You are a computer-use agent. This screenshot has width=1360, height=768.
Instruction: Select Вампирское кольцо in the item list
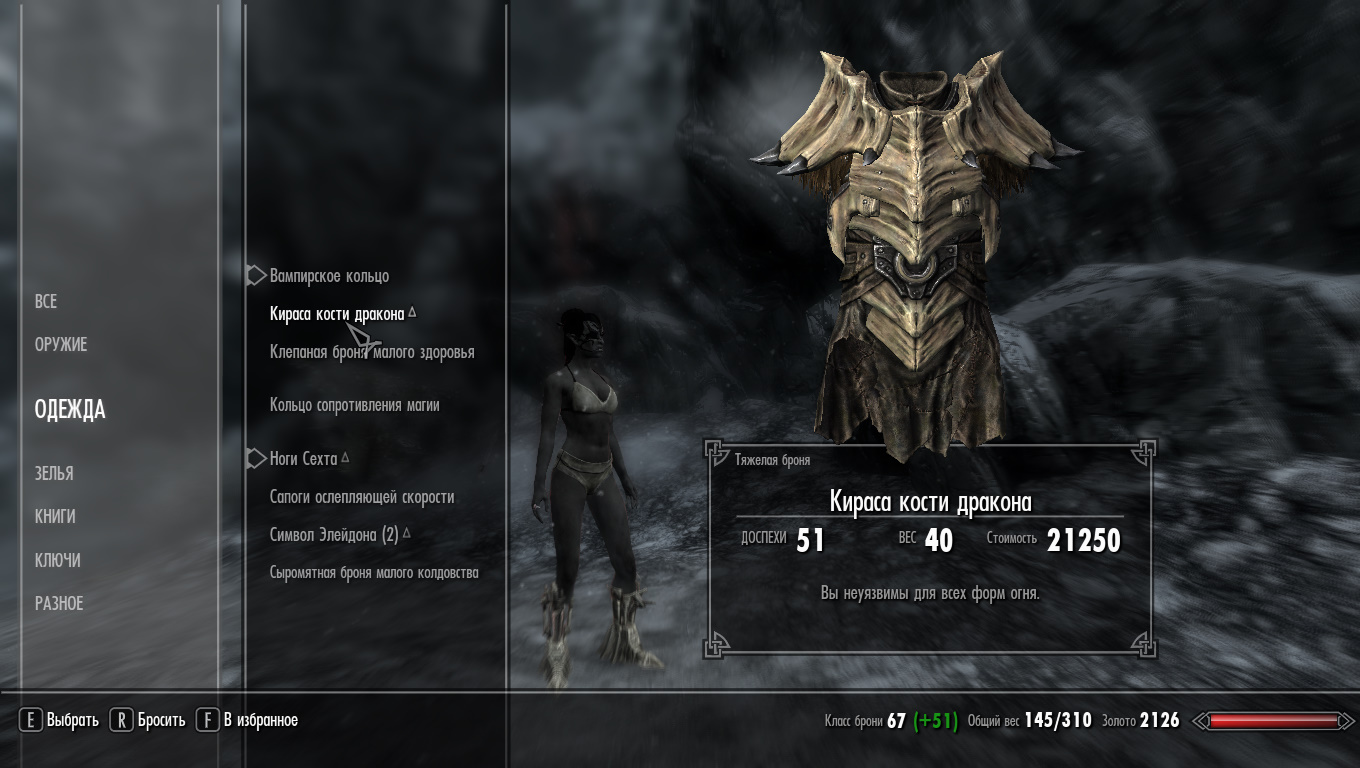[x=329, y=276]
